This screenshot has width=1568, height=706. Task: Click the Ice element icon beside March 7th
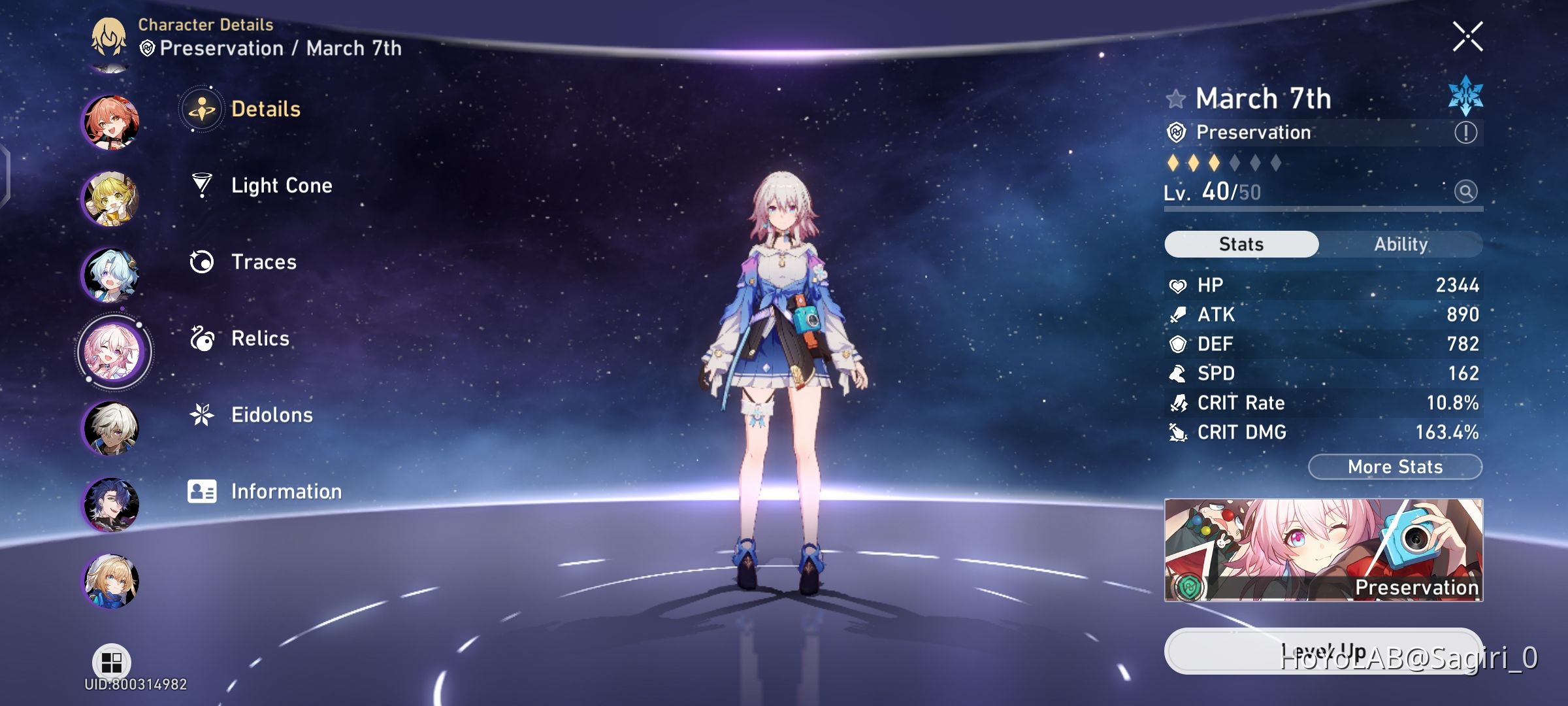point(1463,97)
